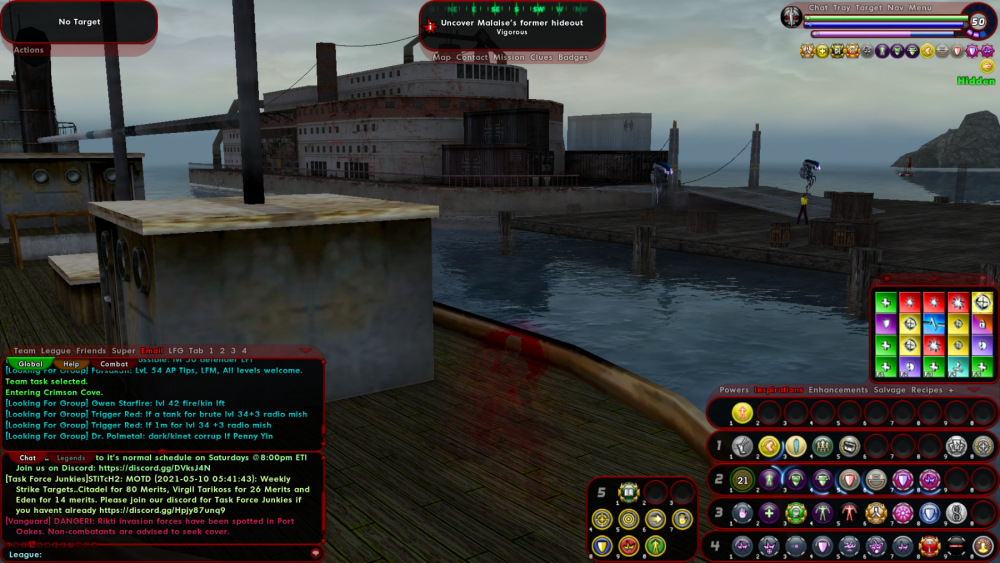The height and width of the screenshot is (563, 1000).
Task: Switch to the Legends chat tab
Action: pos(70,458)
